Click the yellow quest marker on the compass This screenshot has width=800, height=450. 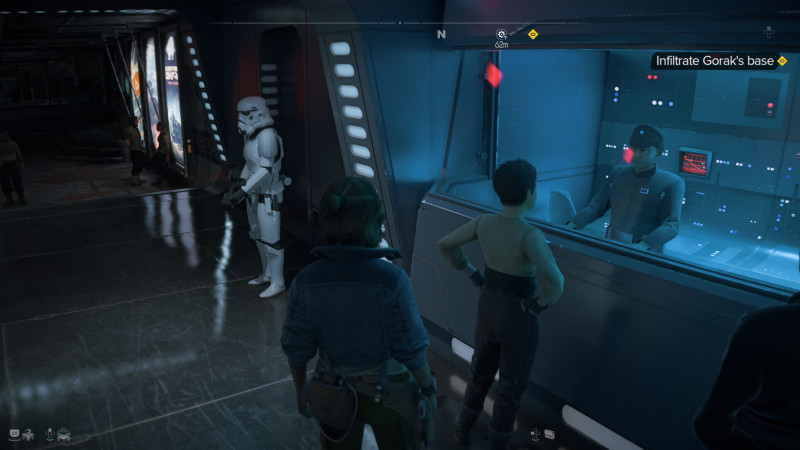click(x=533, y=34)
